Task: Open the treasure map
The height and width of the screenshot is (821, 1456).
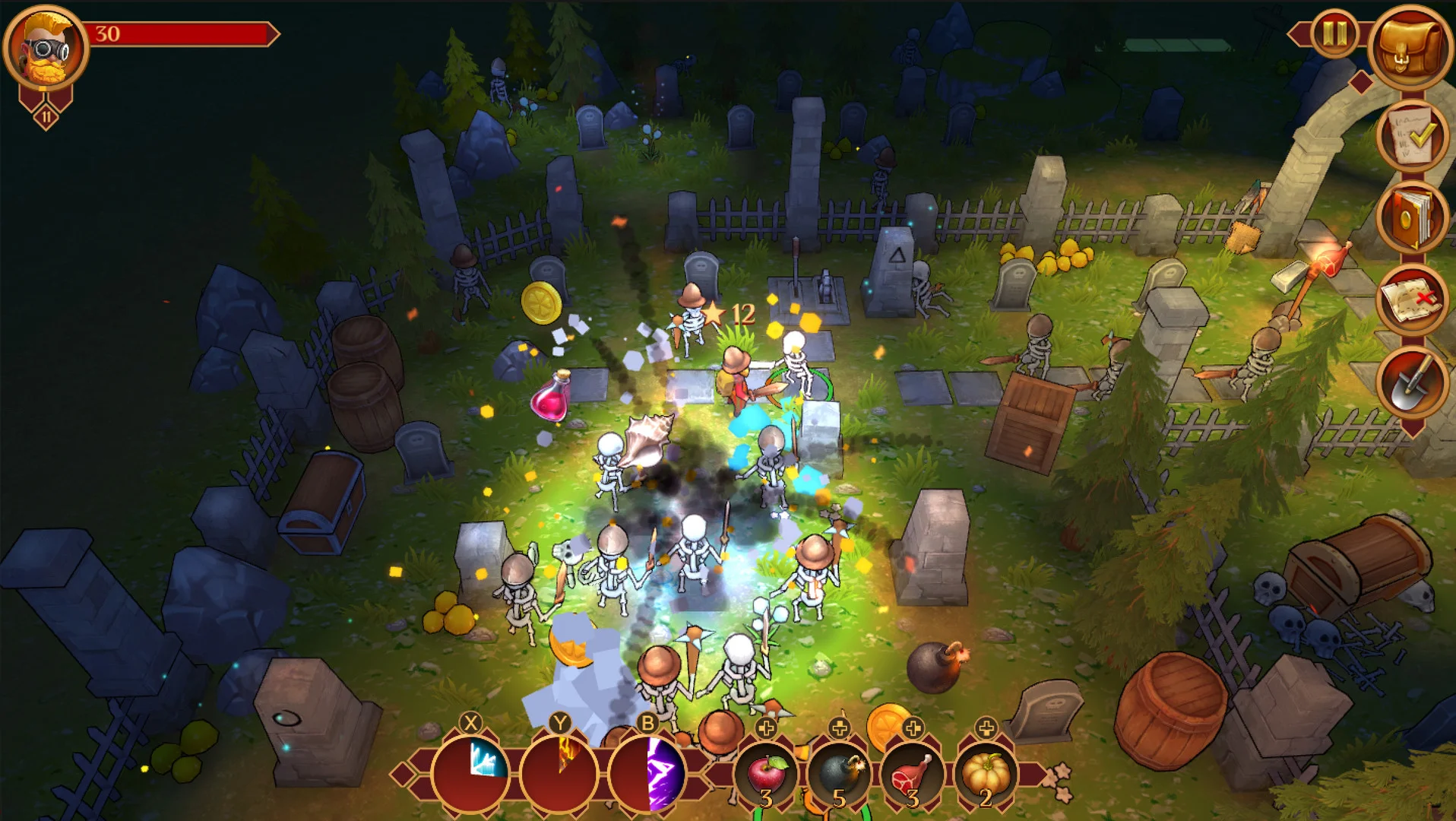Action: [1411, 299]
